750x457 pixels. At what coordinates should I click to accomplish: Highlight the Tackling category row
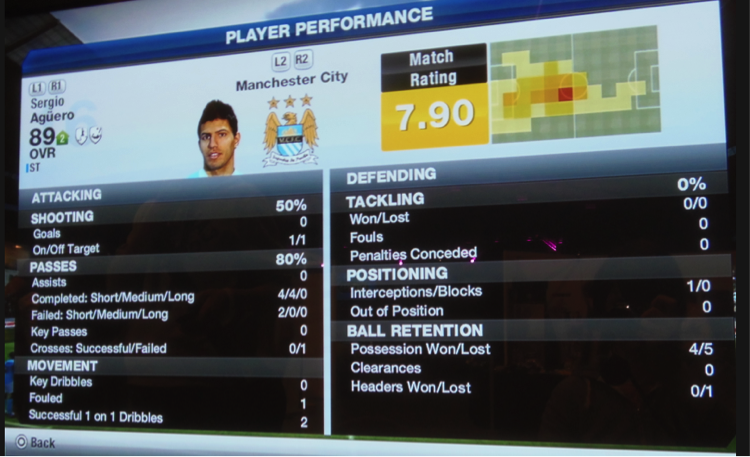click(530, 201)
